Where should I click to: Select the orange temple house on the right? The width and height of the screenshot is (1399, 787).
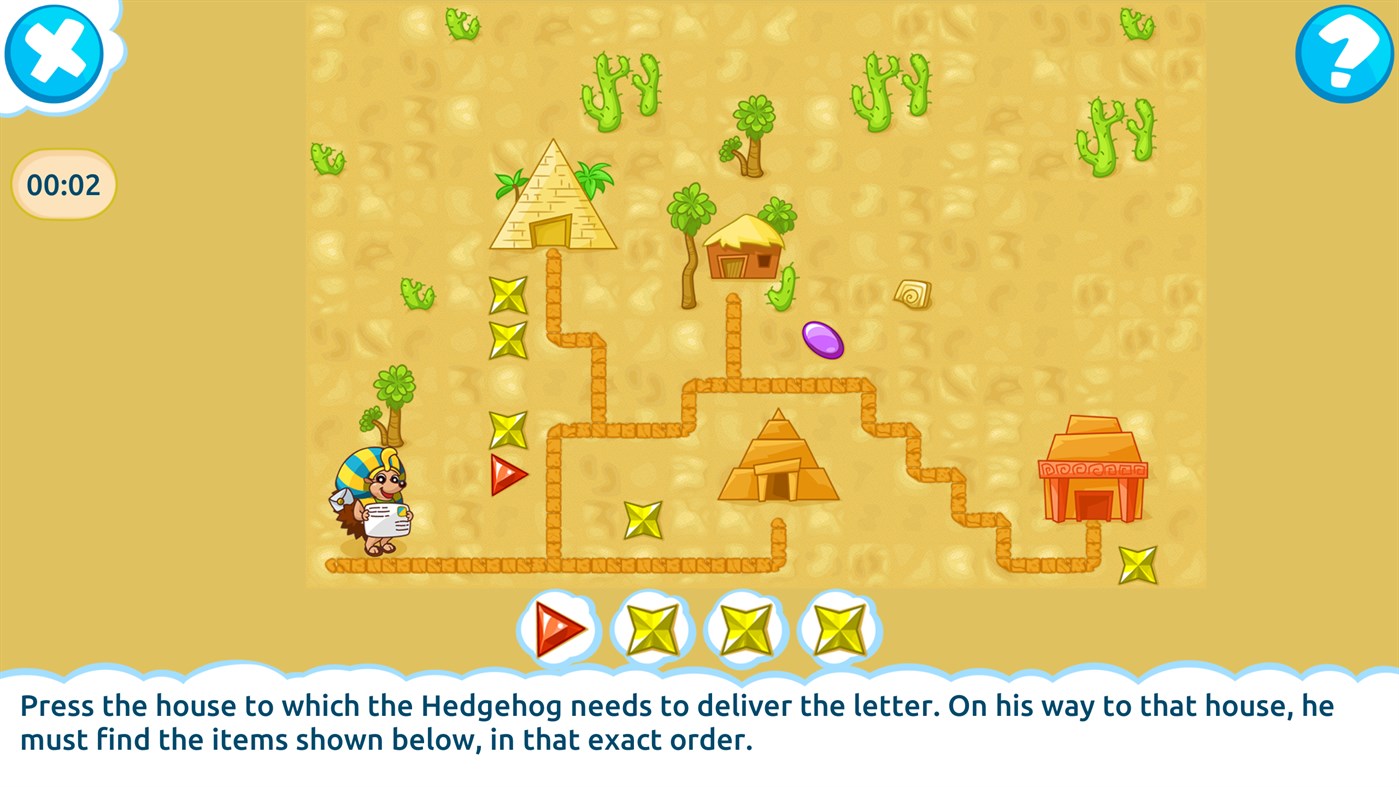coord(1092,470)
